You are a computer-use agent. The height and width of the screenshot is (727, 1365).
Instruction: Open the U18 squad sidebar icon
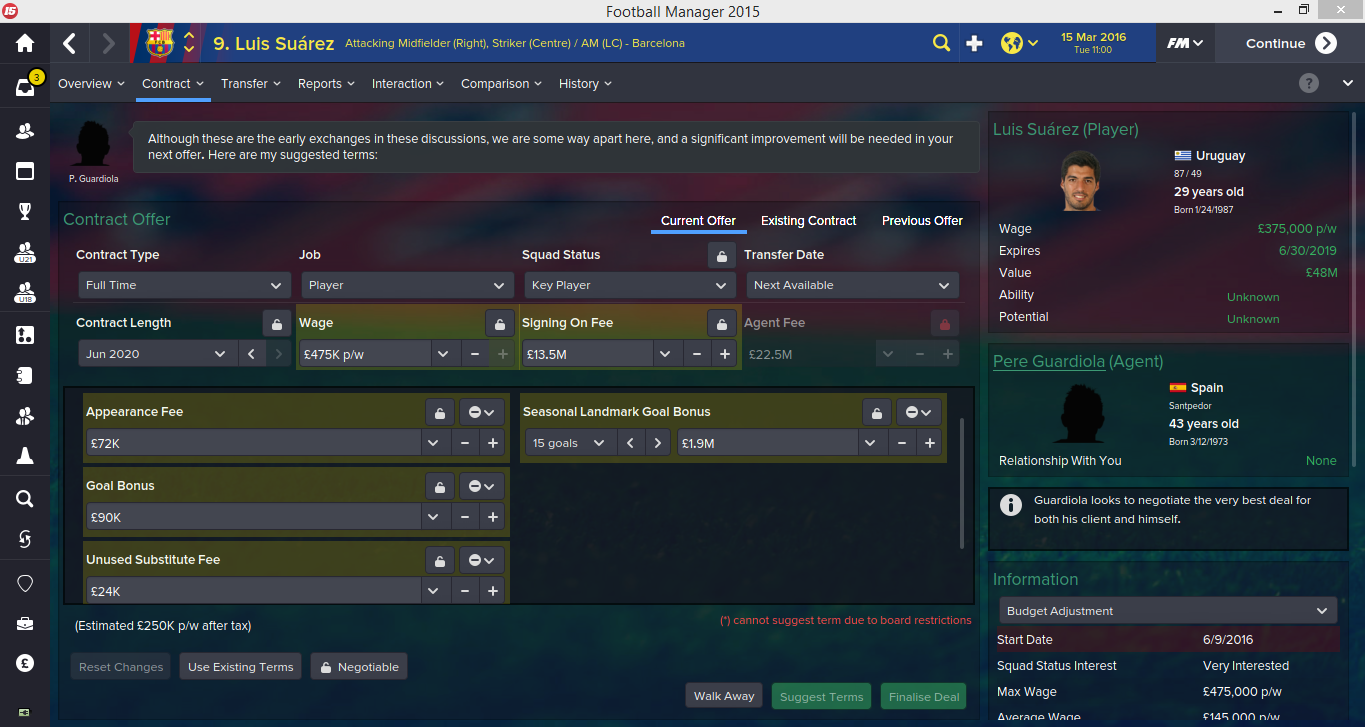coord(24,292)
